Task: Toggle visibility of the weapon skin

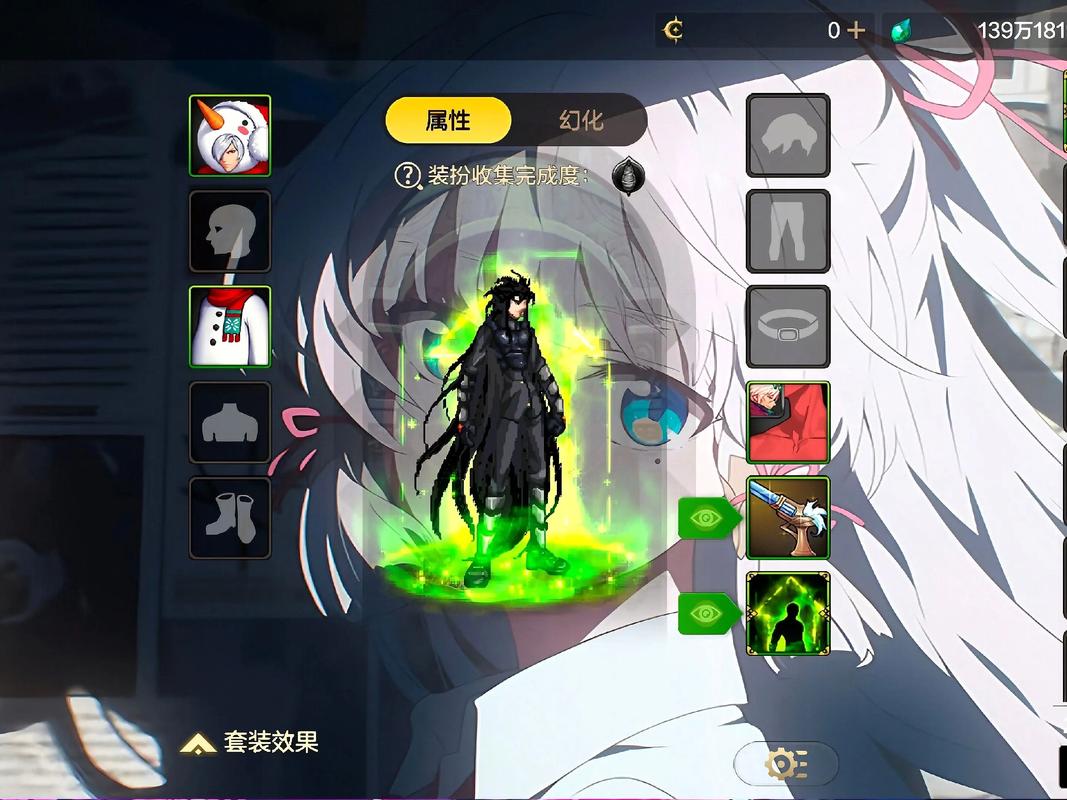Action: [x=708, y=518]
